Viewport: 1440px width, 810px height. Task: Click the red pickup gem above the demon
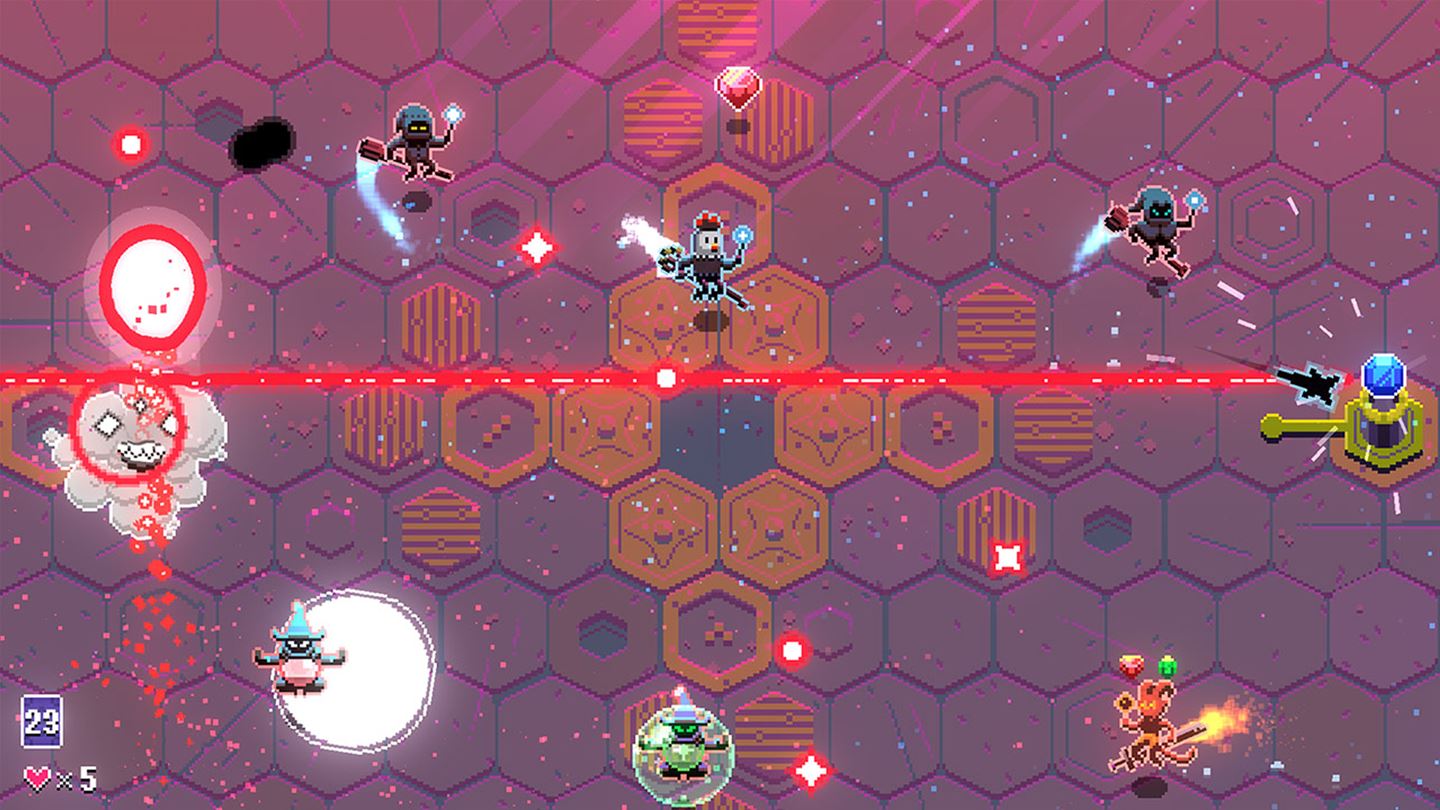pos(1133,664)
